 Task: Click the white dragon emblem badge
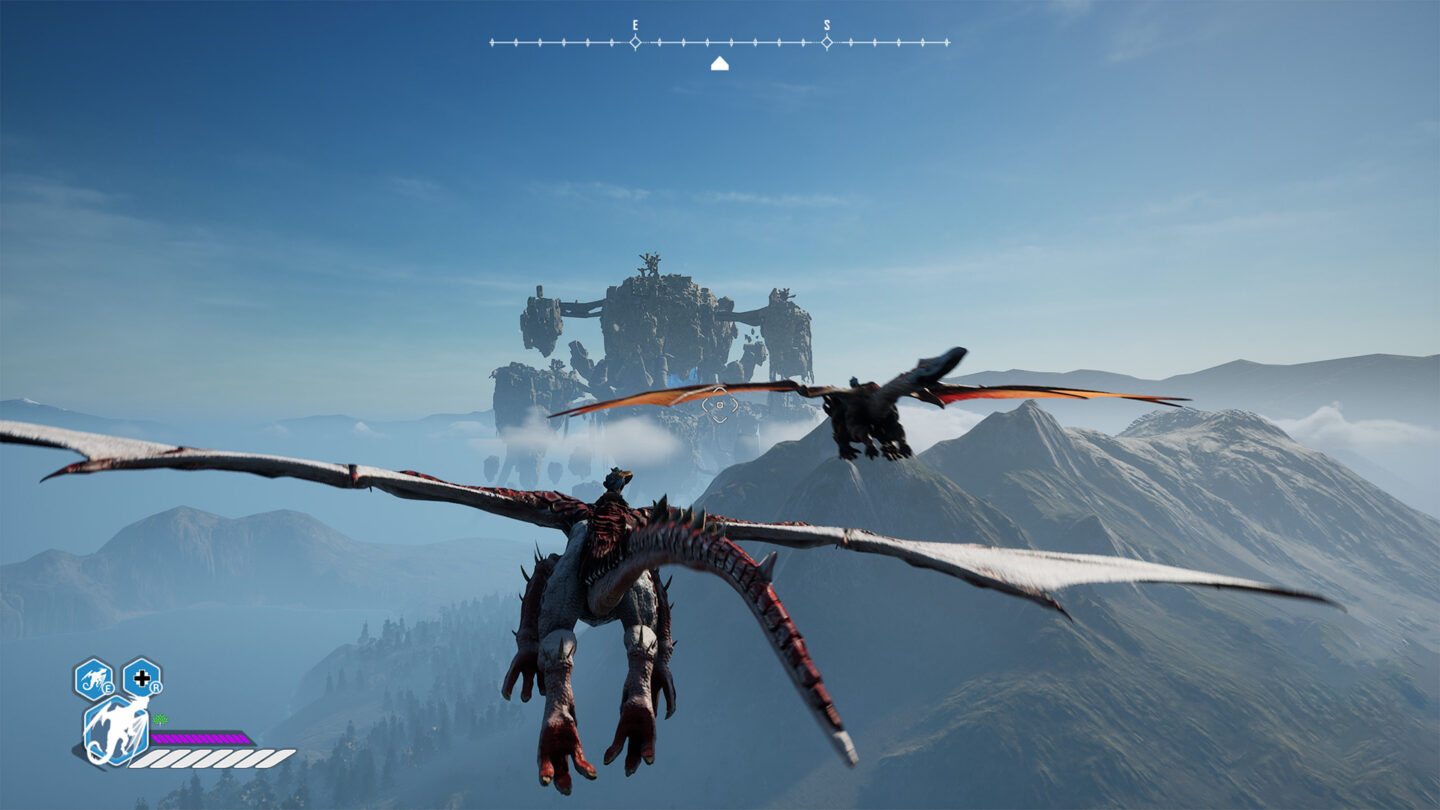[118, 731]
